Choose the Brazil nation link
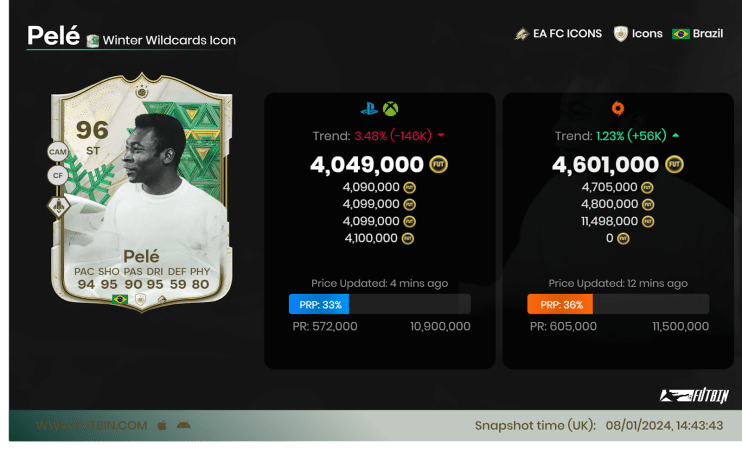The height and width of the screenshot is (450, 742). click(x=697, y=33)
